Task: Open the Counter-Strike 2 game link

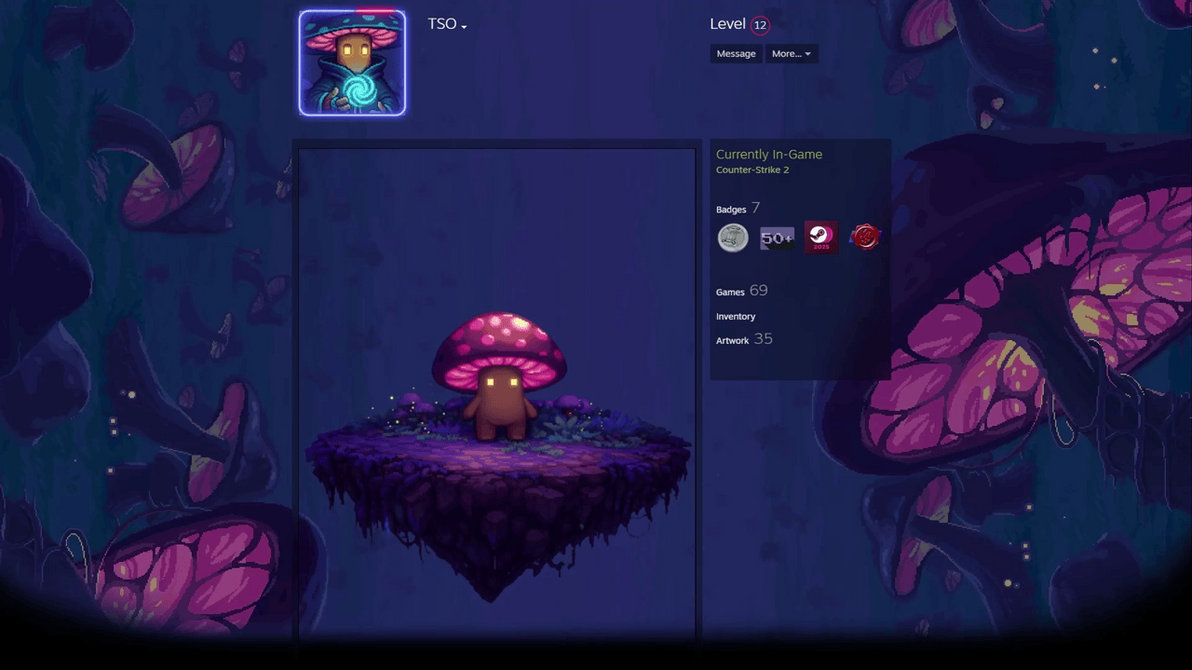Action: [x=752, y=170]
